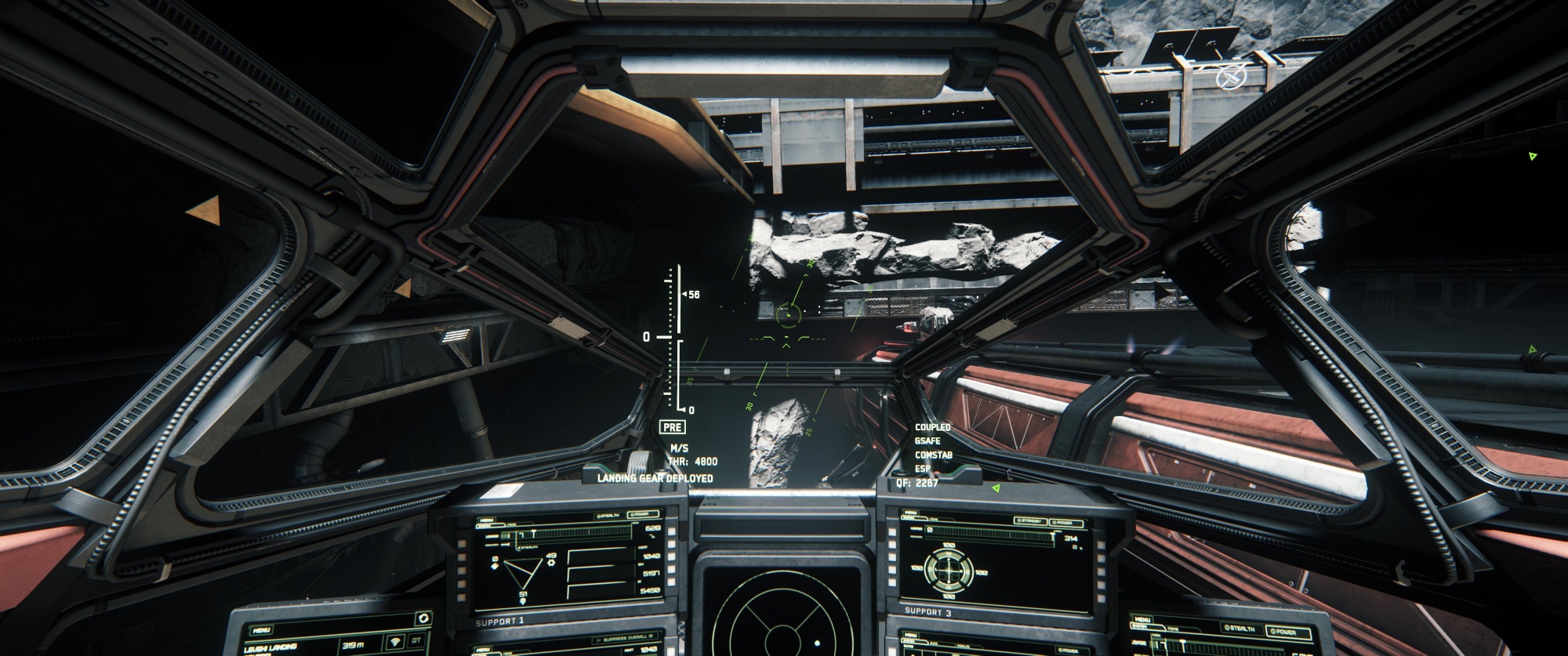
Task: Toggle POWER on the Support 1 display
Action: (643, 515)
